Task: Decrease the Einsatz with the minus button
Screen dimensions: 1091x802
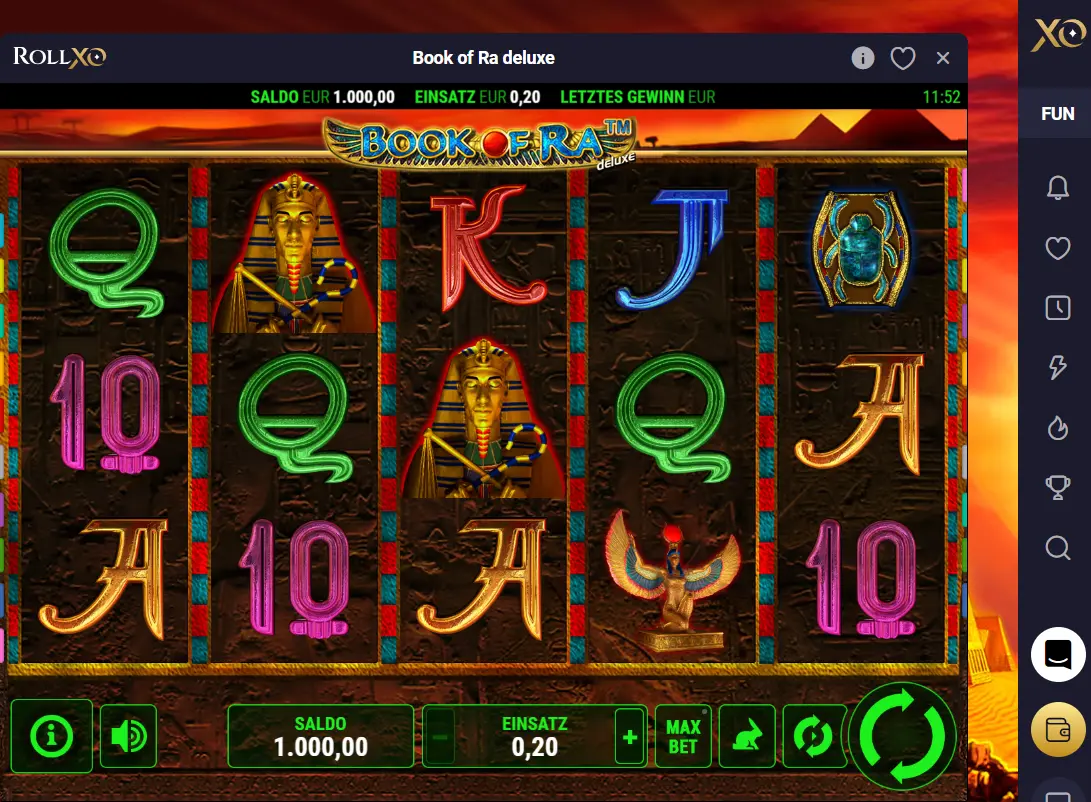Action: (440, 737)
